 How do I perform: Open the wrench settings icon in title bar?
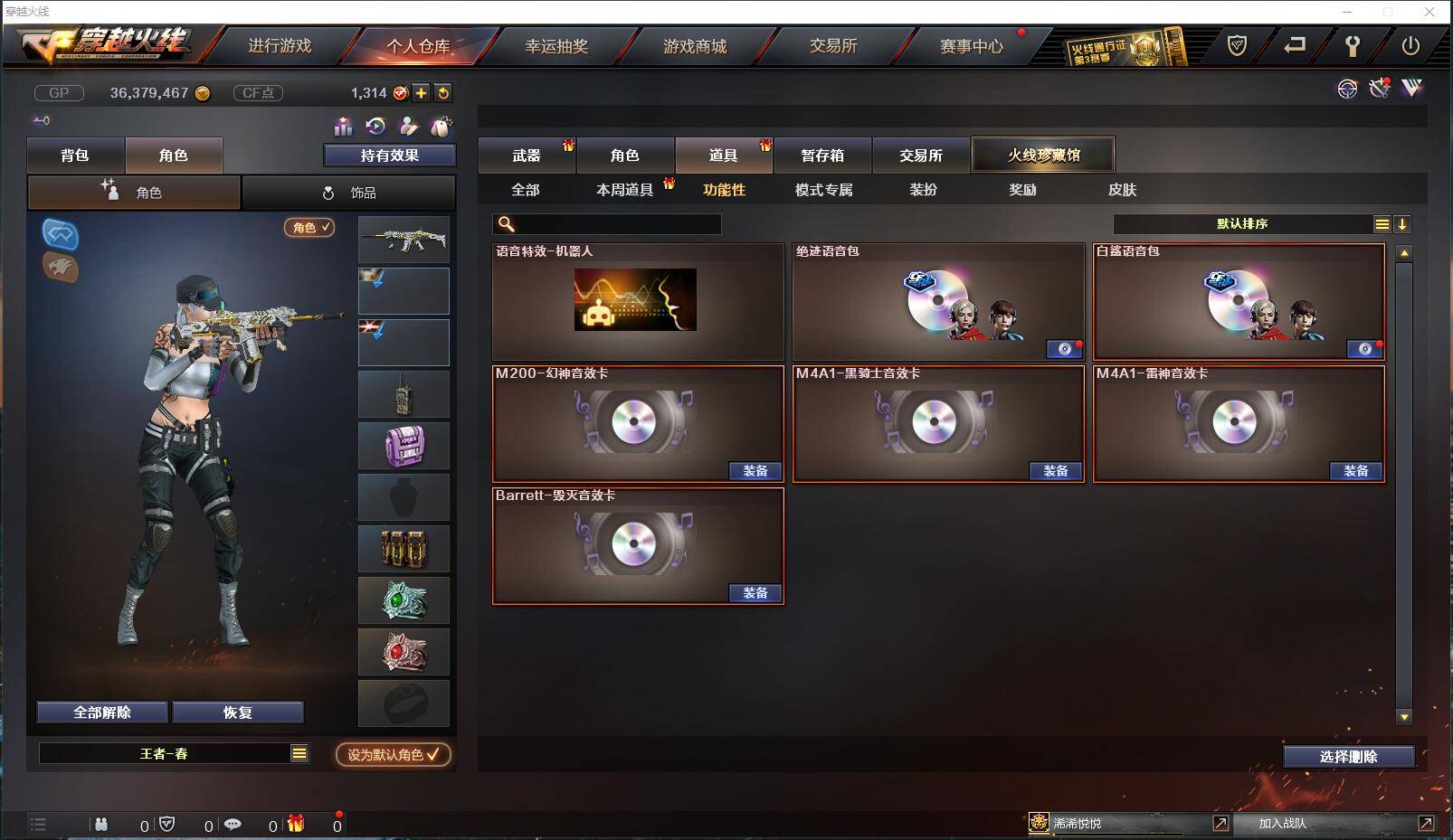tap(1353, 44)
